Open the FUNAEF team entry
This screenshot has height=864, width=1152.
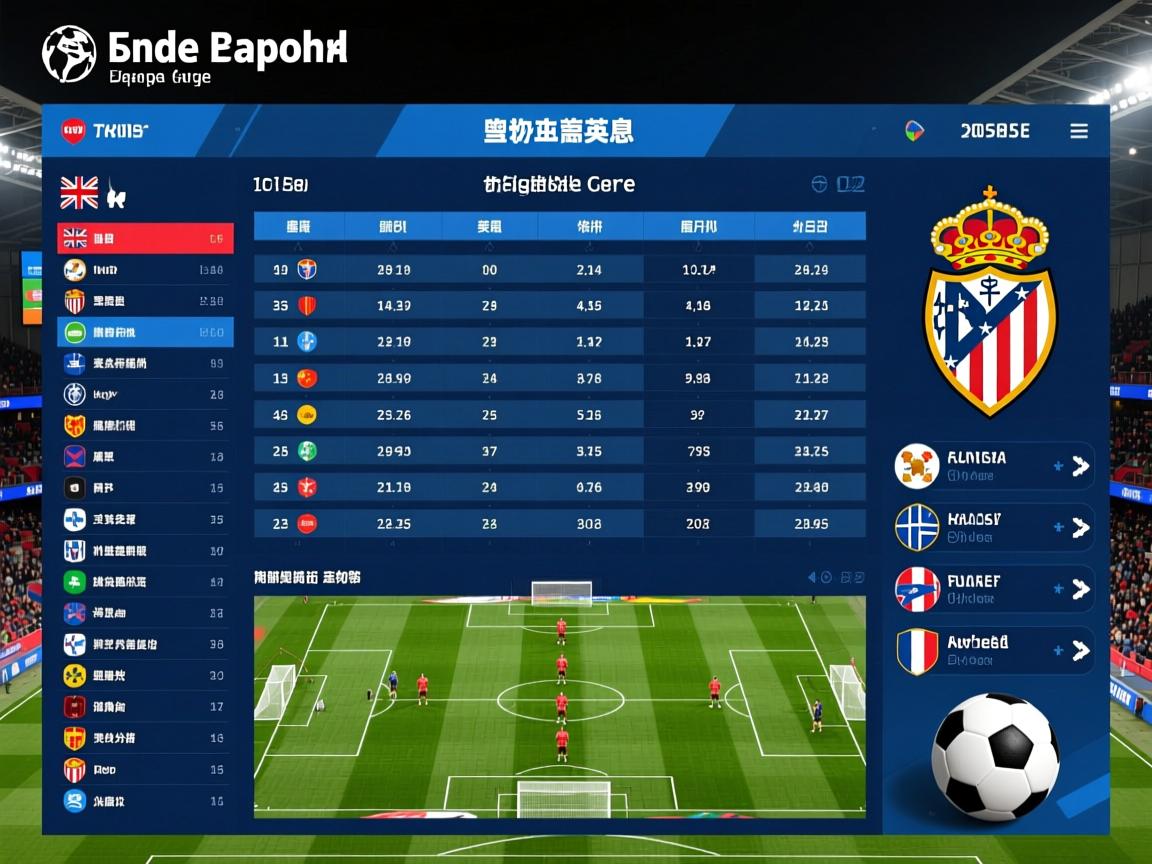(x=992, y=589)
